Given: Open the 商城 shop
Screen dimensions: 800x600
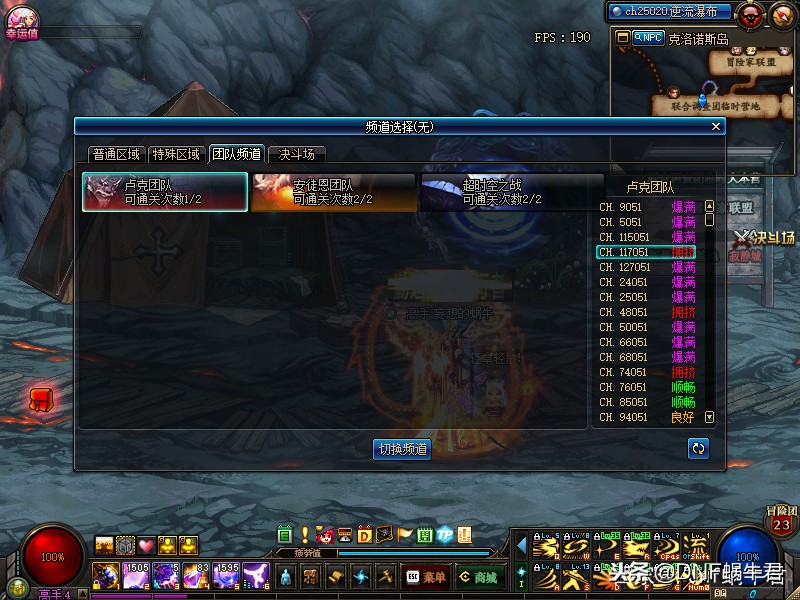Looking at the screenshot, I should (480, 577).
